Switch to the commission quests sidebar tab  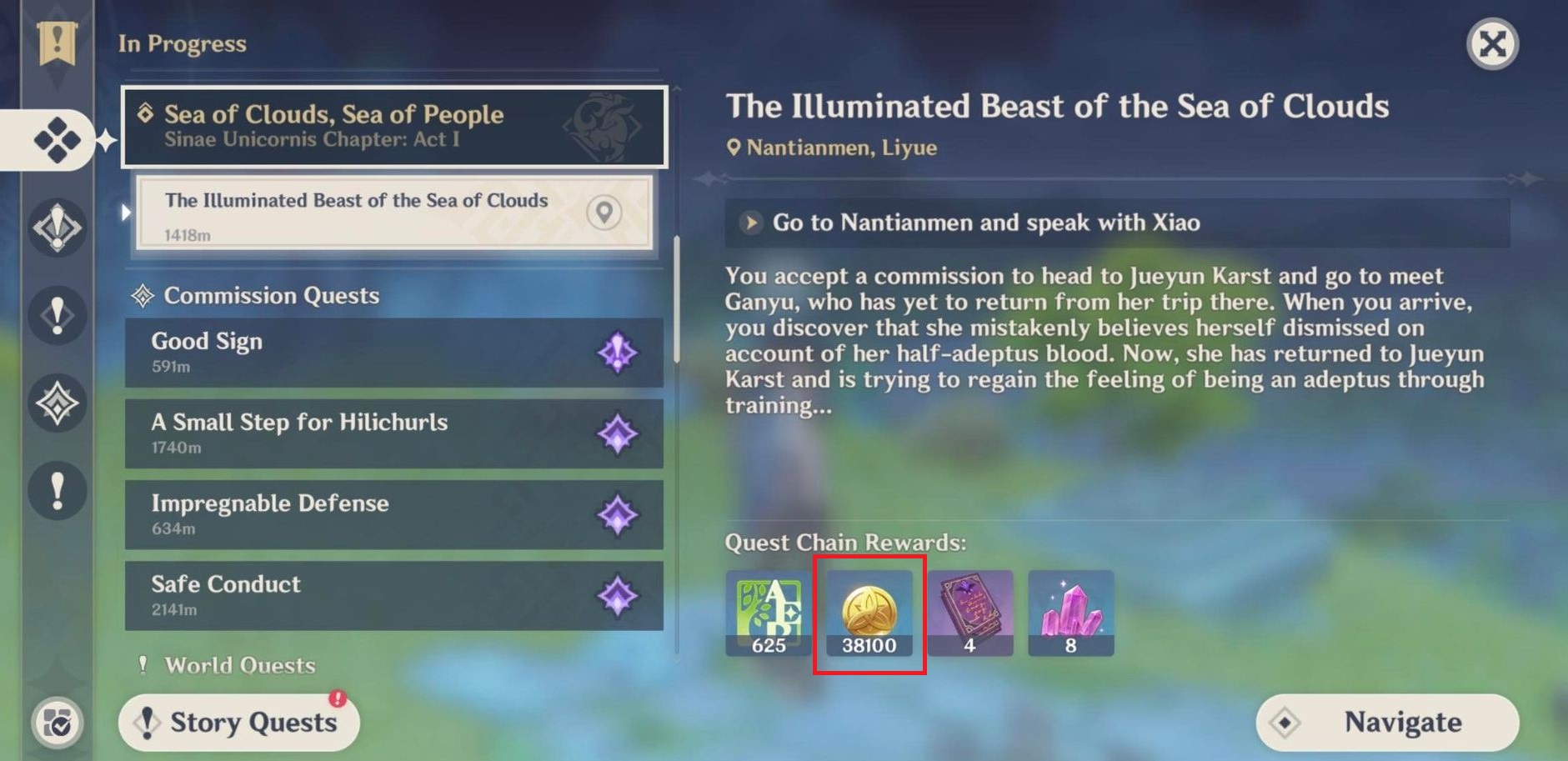click(57, 403)
